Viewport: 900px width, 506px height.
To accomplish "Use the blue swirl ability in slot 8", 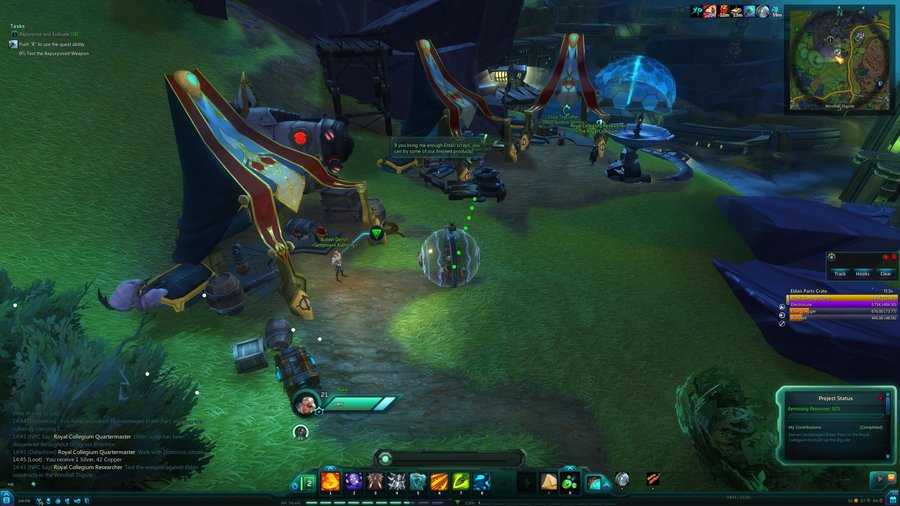I will pyautogui.click(x=482, y=482).
